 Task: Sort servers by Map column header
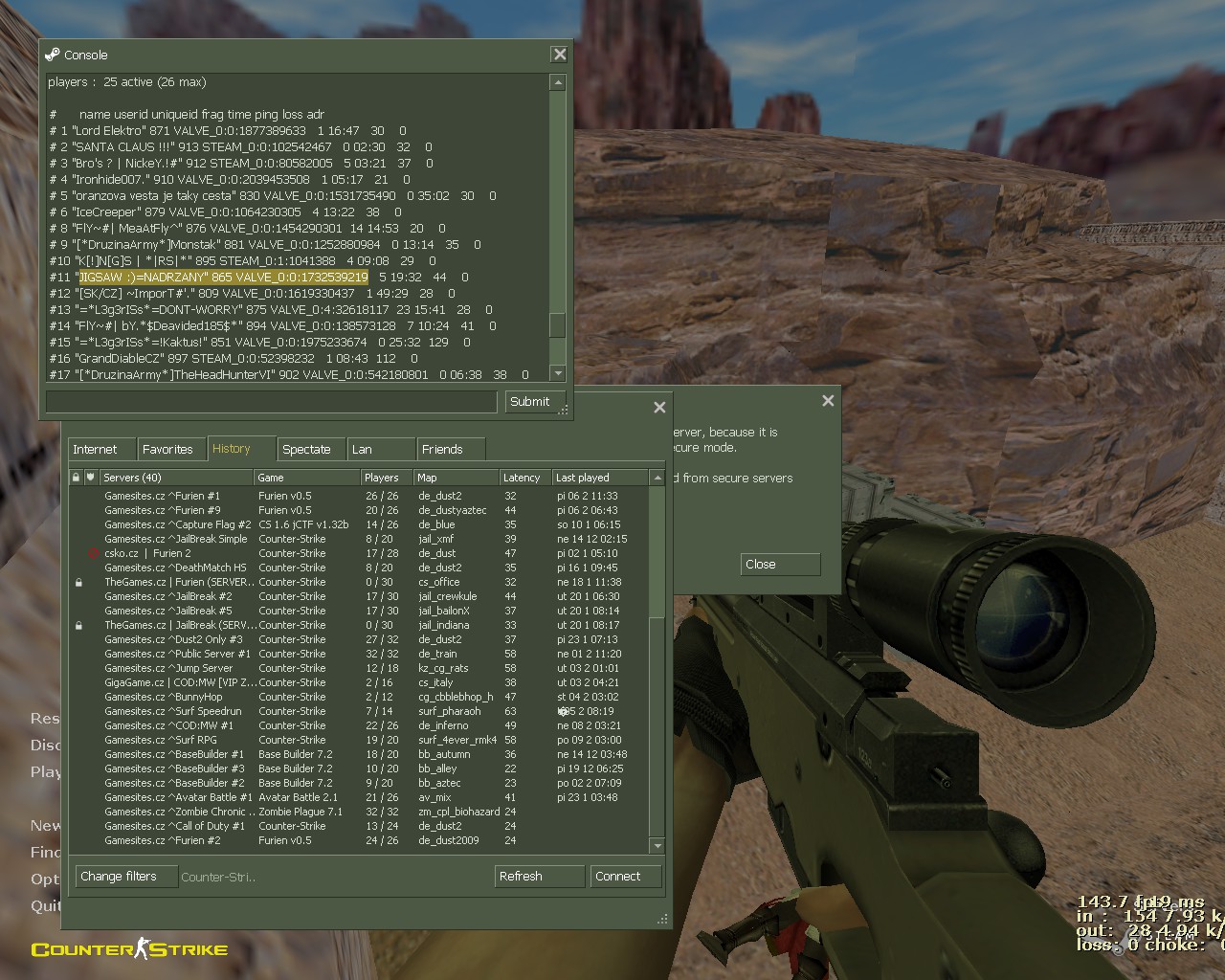pyautogui.click(x=455, y=478)
